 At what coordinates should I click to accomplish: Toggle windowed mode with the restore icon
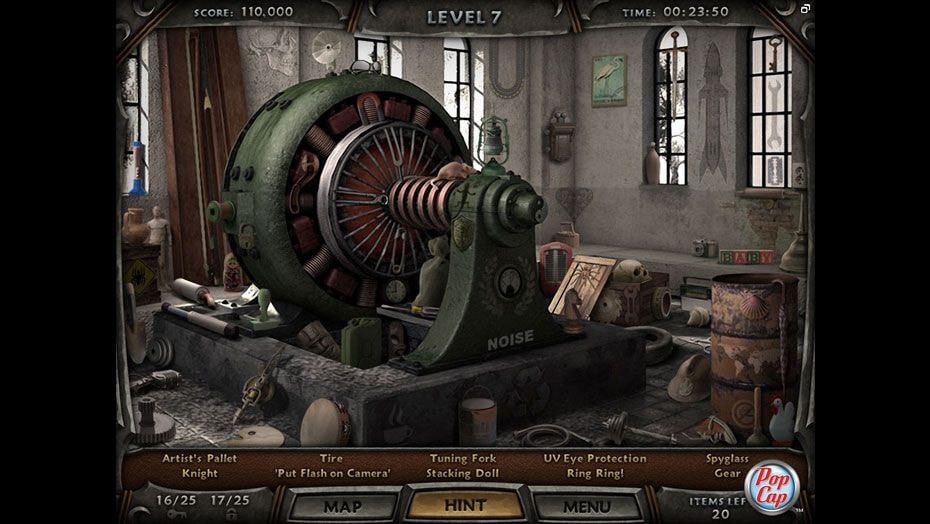[x=805, y=9]
